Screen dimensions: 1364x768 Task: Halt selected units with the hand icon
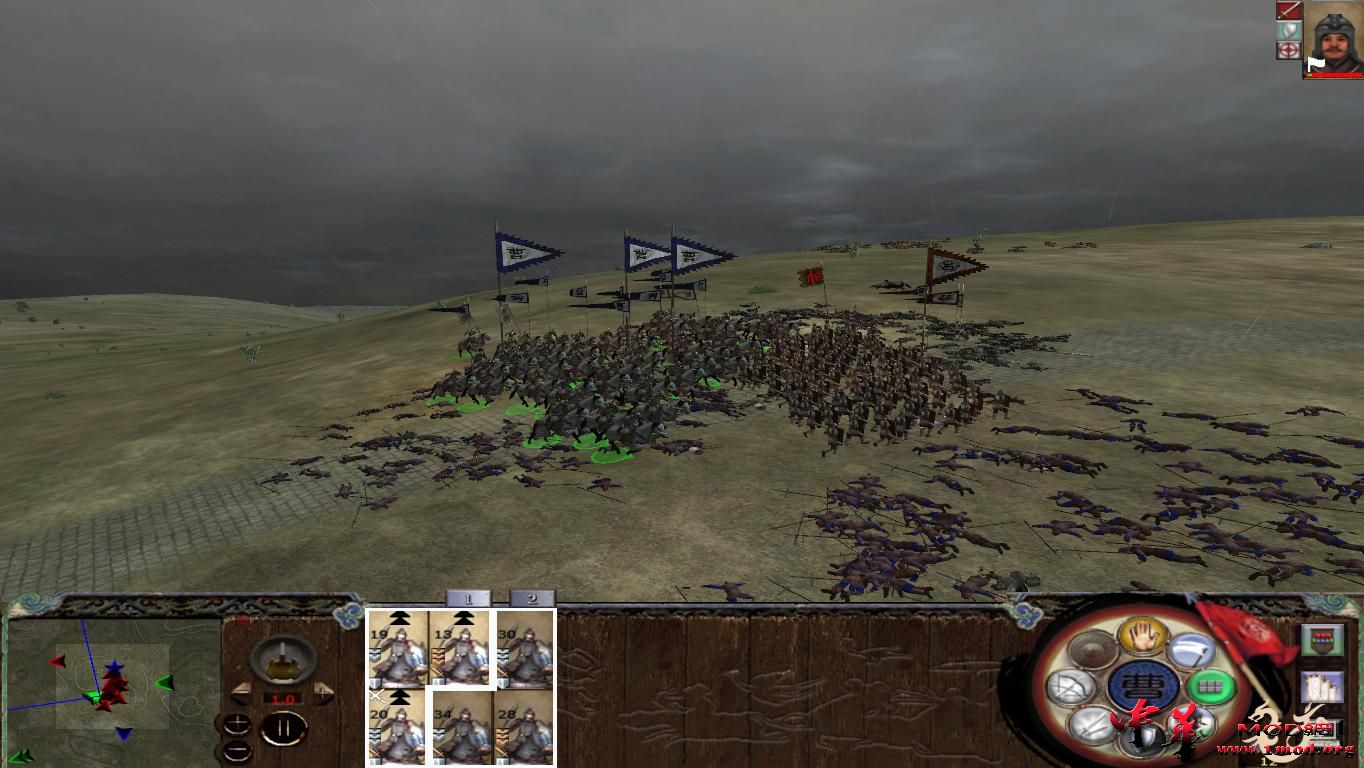[1141, 637]
